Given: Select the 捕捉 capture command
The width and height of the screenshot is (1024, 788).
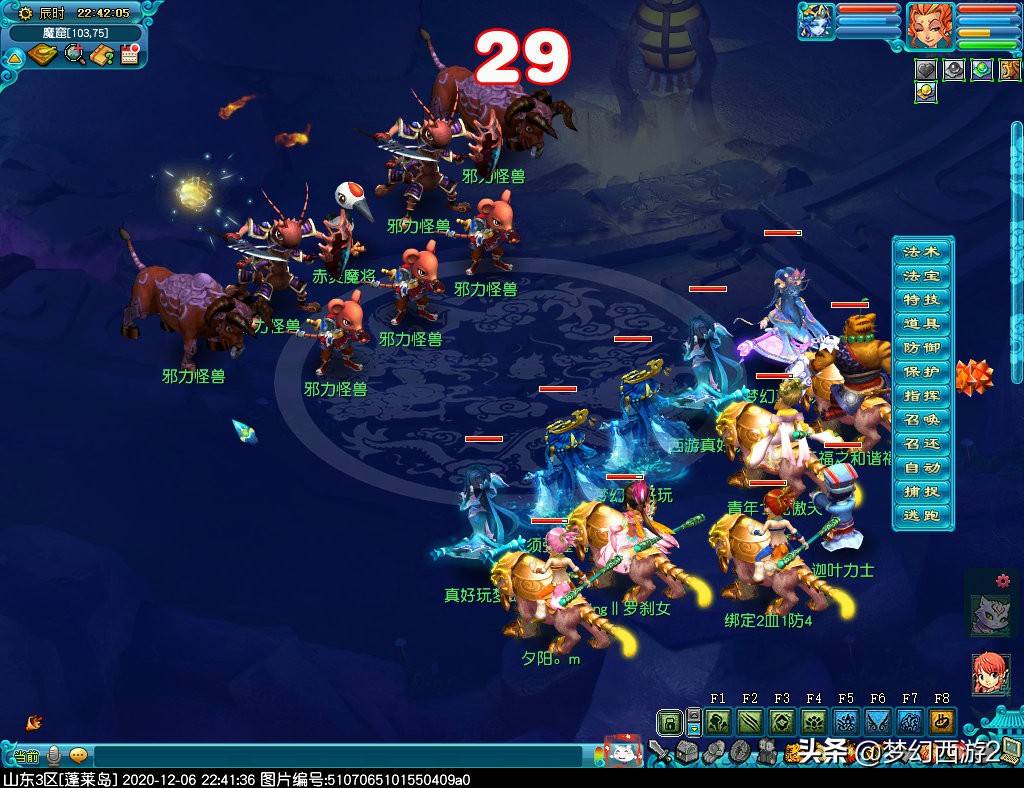Looking at the screenshot, I should 921,491.
